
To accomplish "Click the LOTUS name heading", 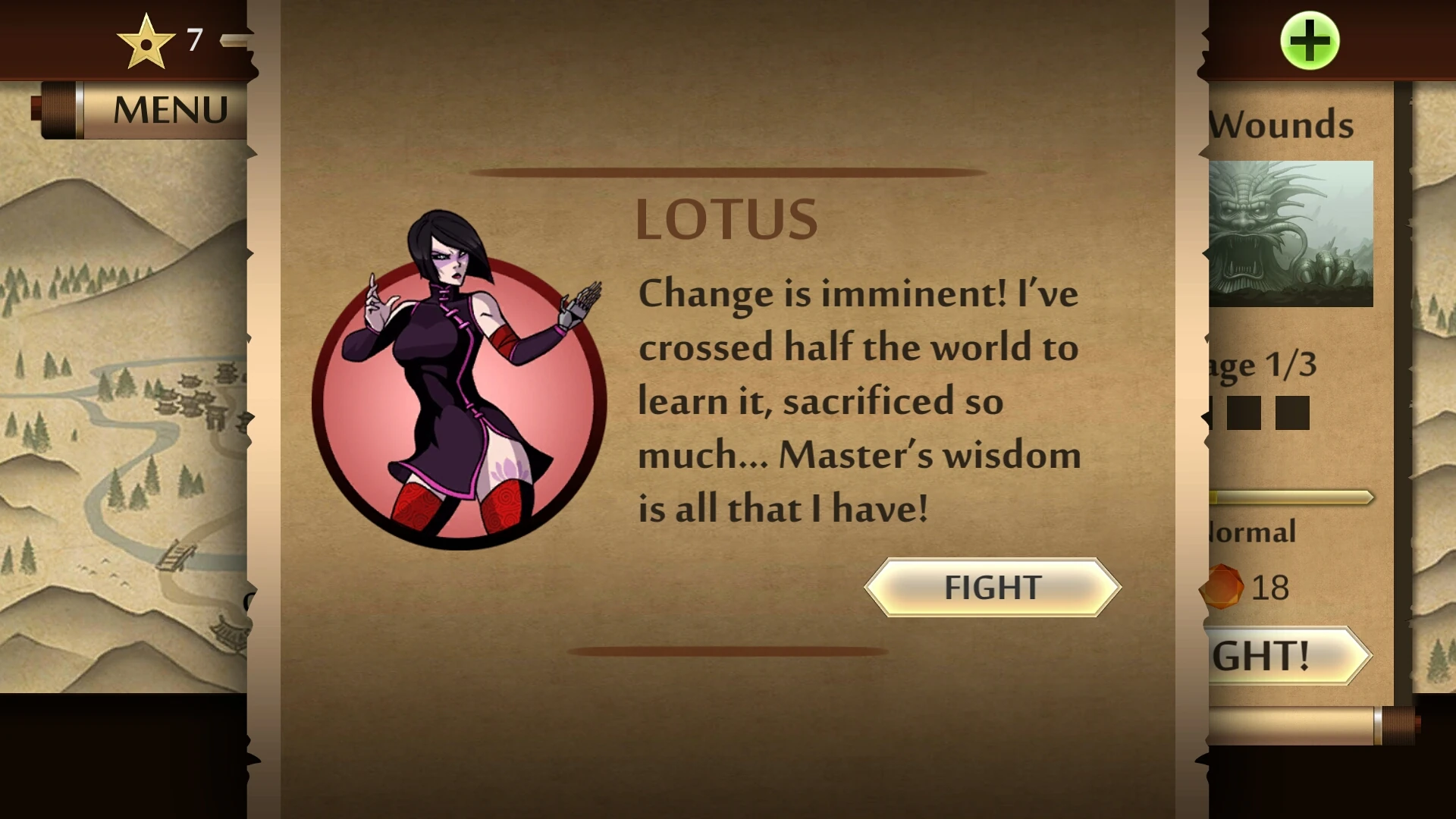I will click(x=726, y=219).
